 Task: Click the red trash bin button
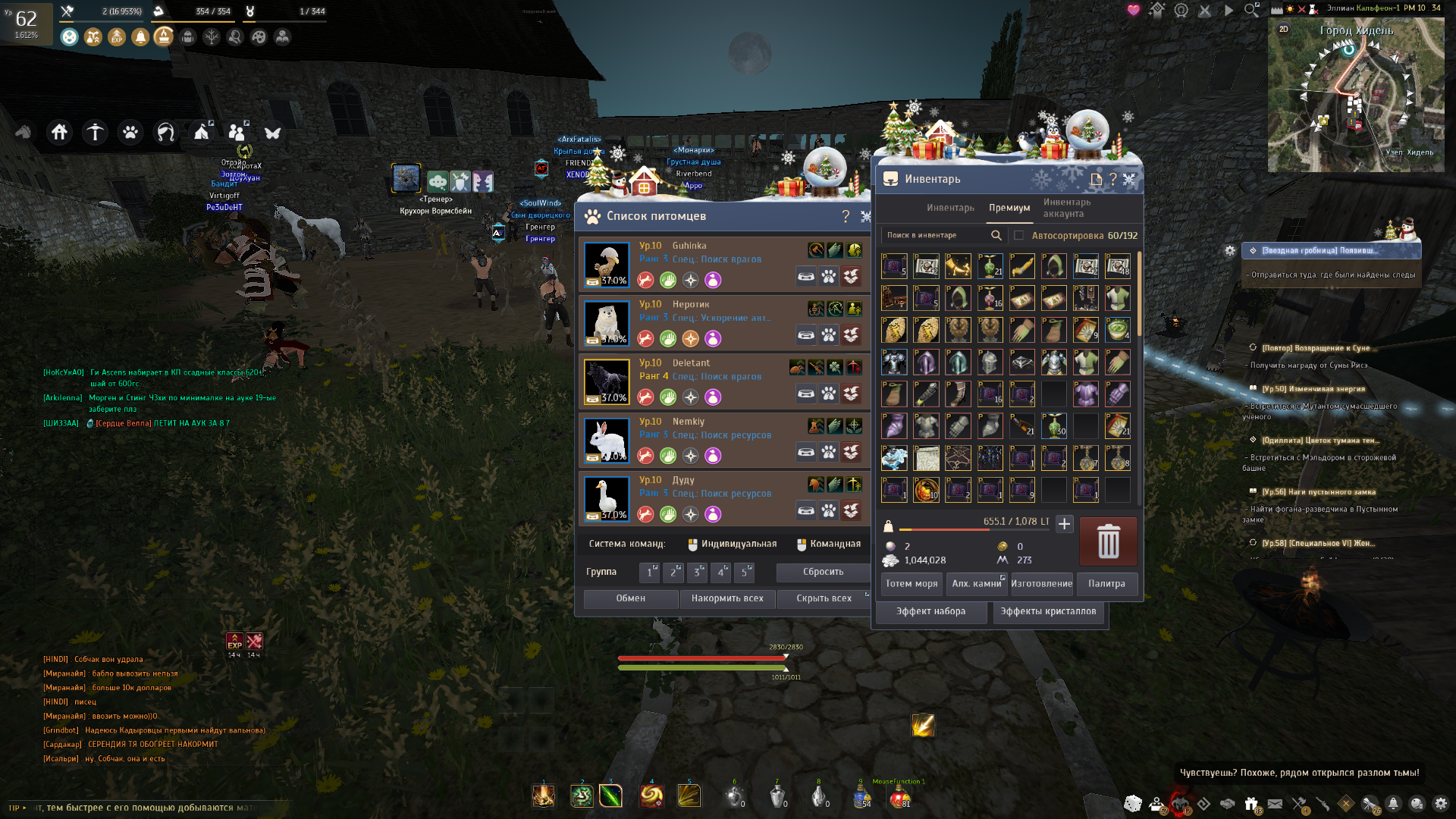point(1108,541)
